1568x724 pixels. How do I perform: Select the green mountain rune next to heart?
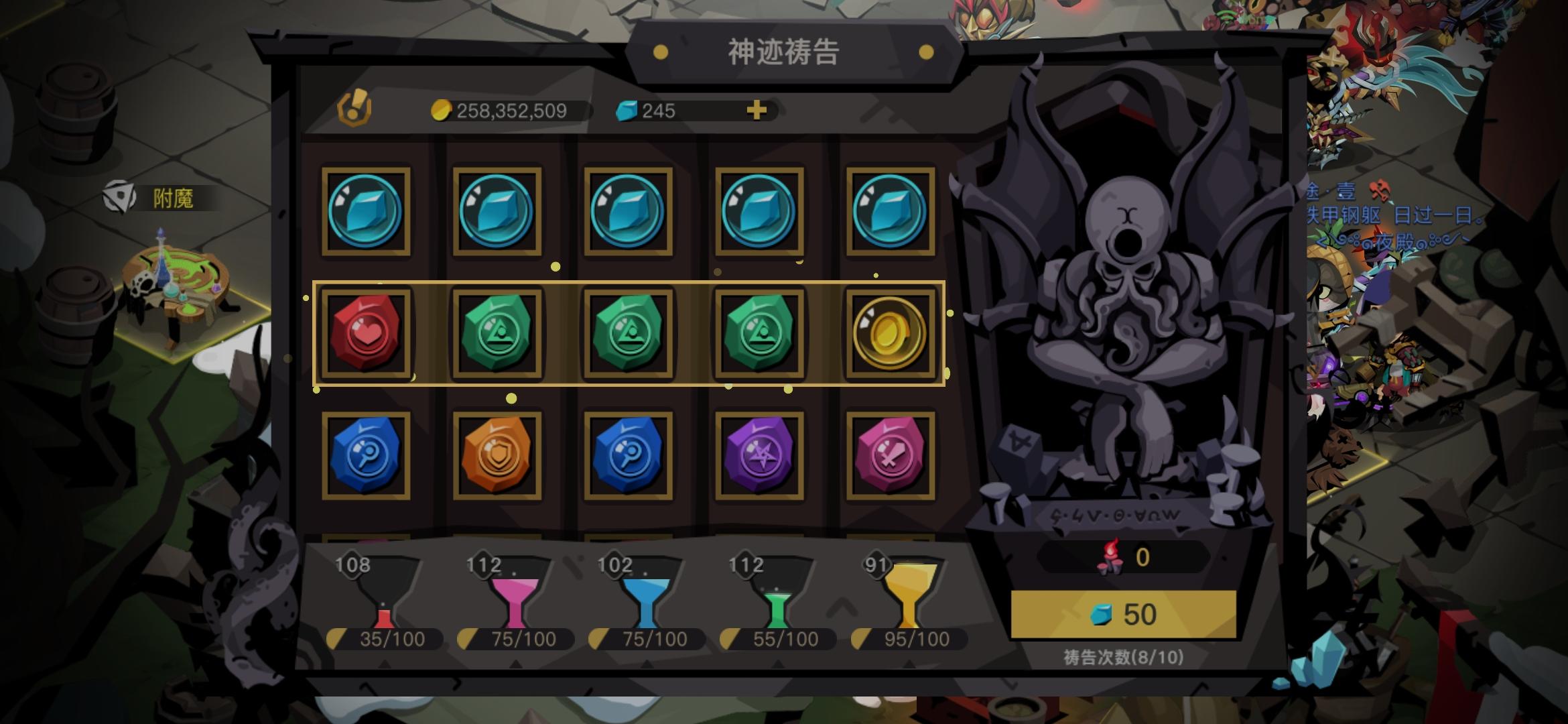499,334
